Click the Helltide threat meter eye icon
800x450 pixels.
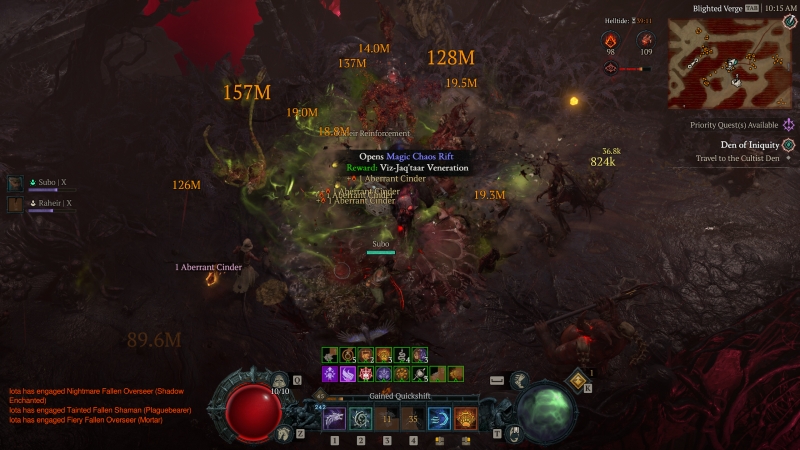(x=610, y=68)
